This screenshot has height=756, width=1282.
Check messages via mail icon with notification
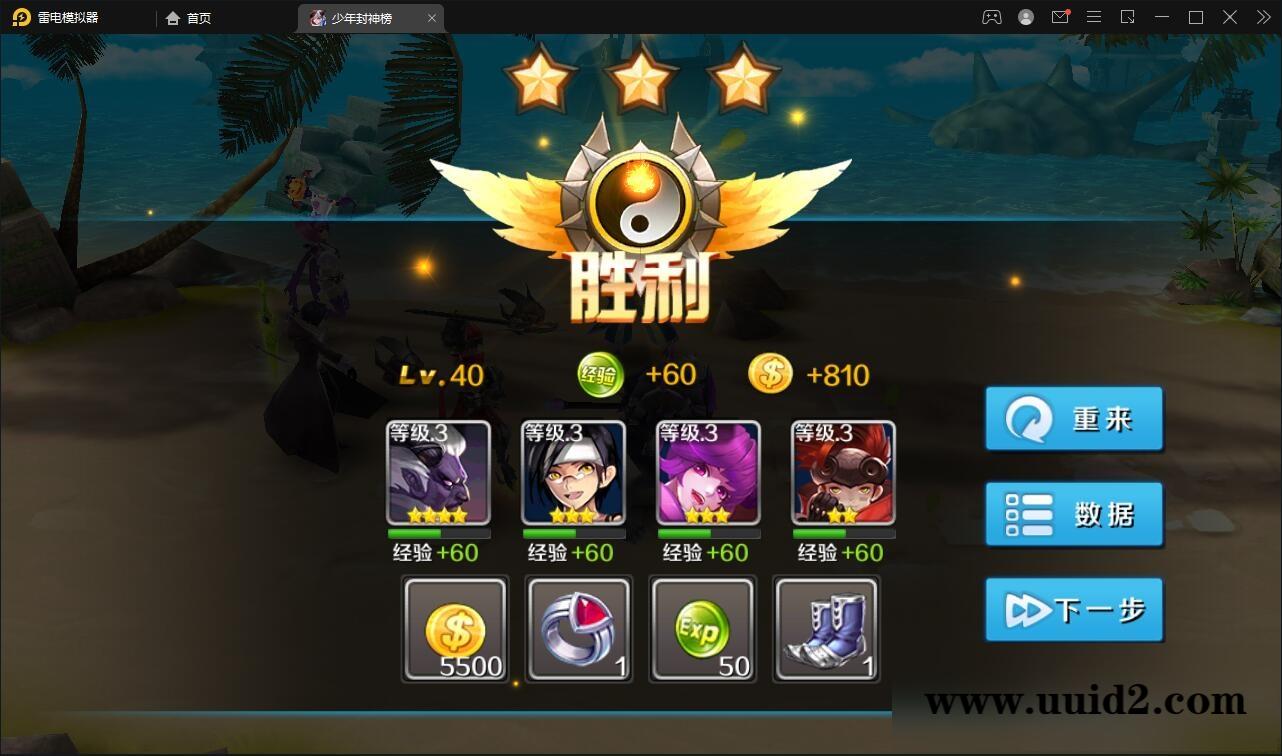[1060, 17]
